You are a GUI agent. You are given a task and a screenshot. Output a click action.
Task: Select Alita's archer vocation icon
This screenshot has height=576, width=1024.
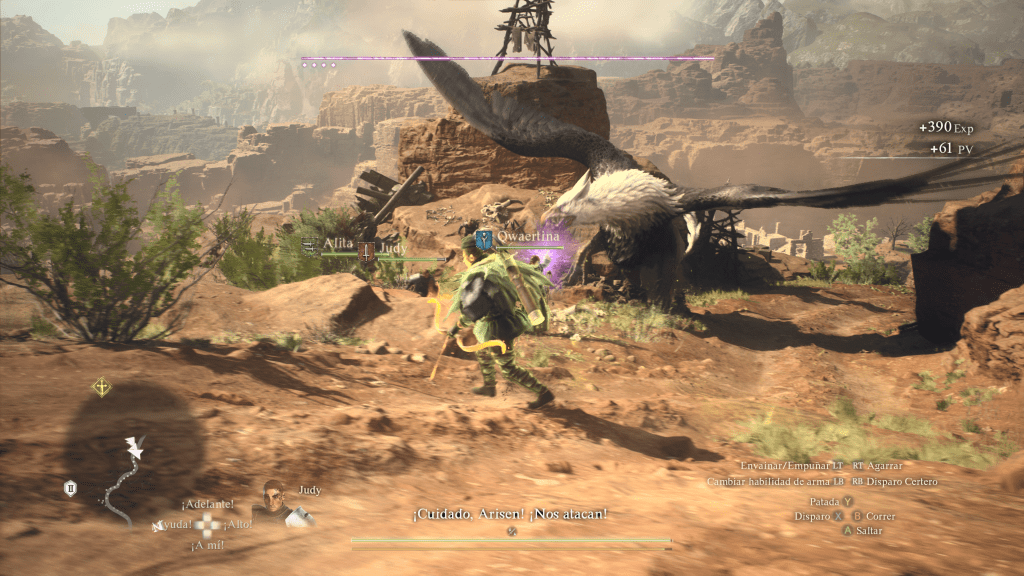pos(310,243)
